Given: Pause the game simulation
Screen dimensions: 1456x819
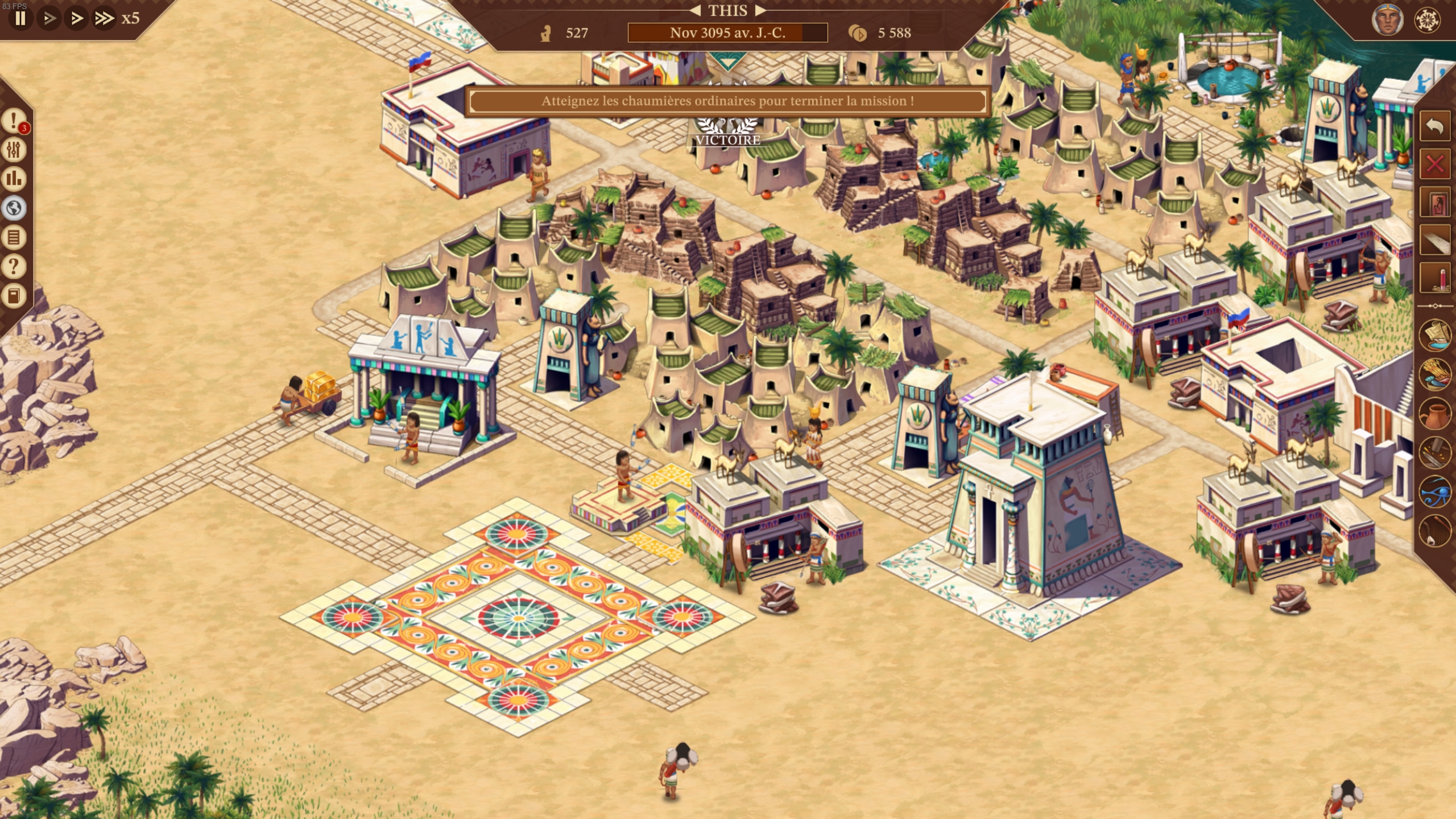Looking at the screenshot, I should [x=20, y=18].
